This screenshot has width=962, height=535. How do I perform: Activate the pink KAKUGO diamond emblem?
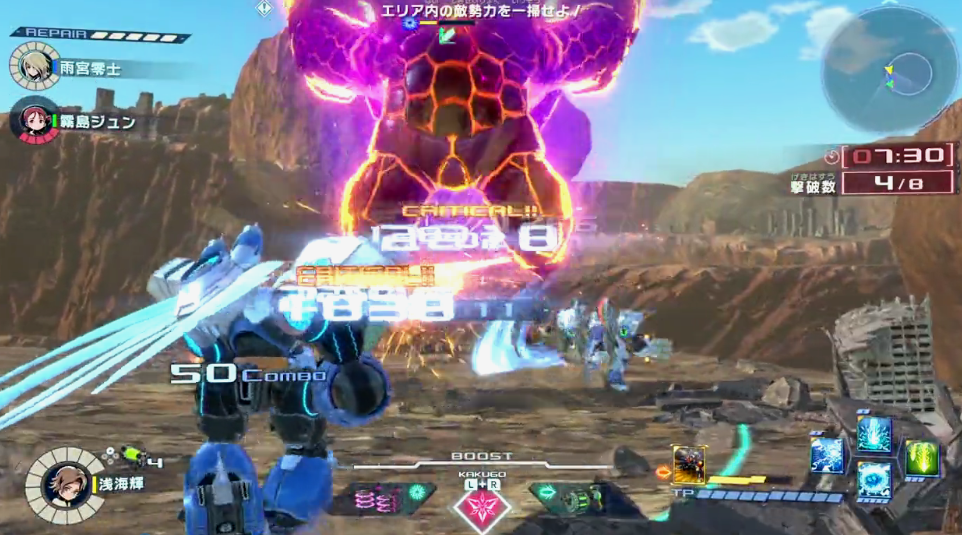pos(482,503)
